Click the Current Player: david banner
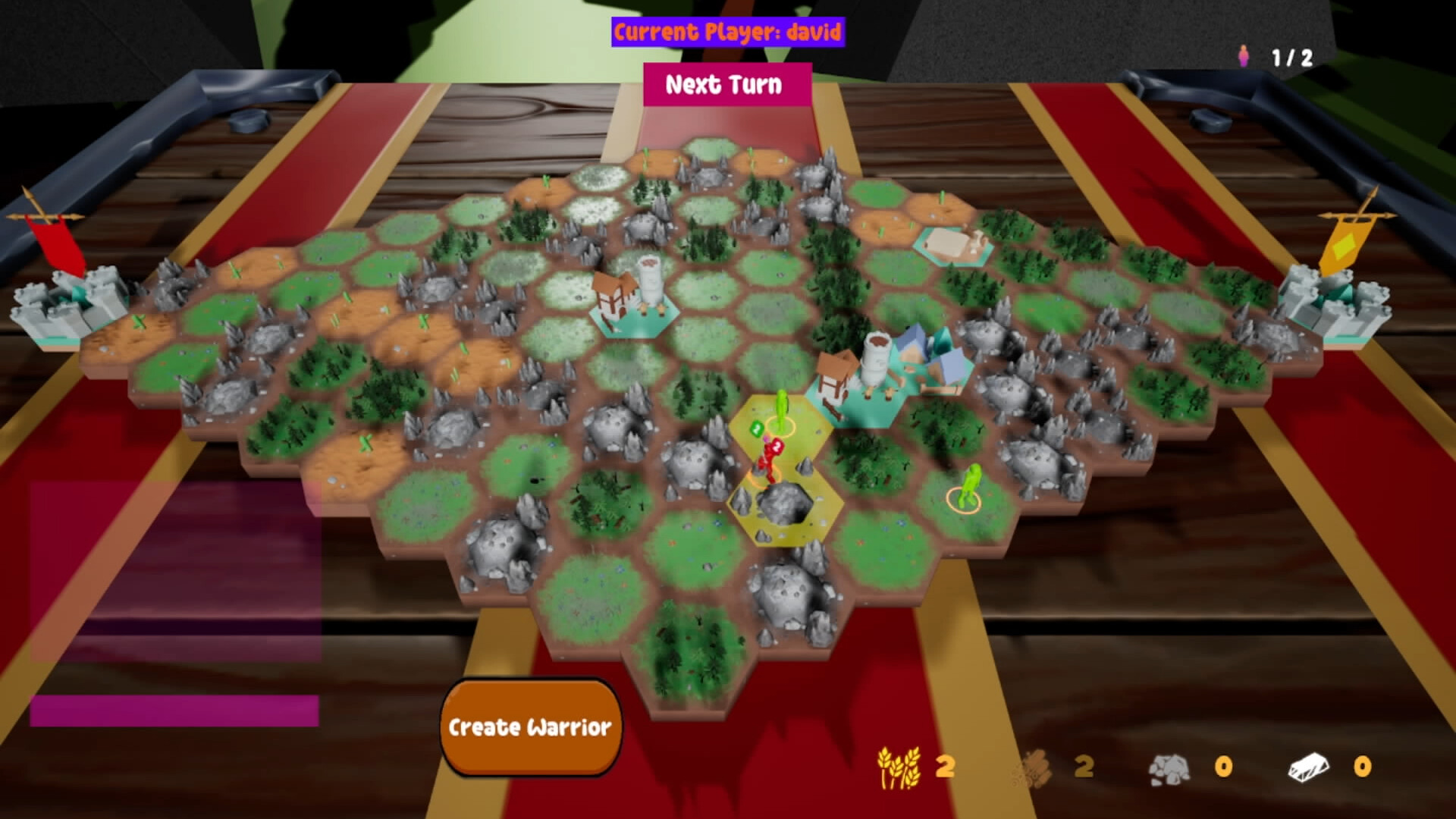Image resolution: width=1456 pixels, height=819 pixels. (728, 32)
